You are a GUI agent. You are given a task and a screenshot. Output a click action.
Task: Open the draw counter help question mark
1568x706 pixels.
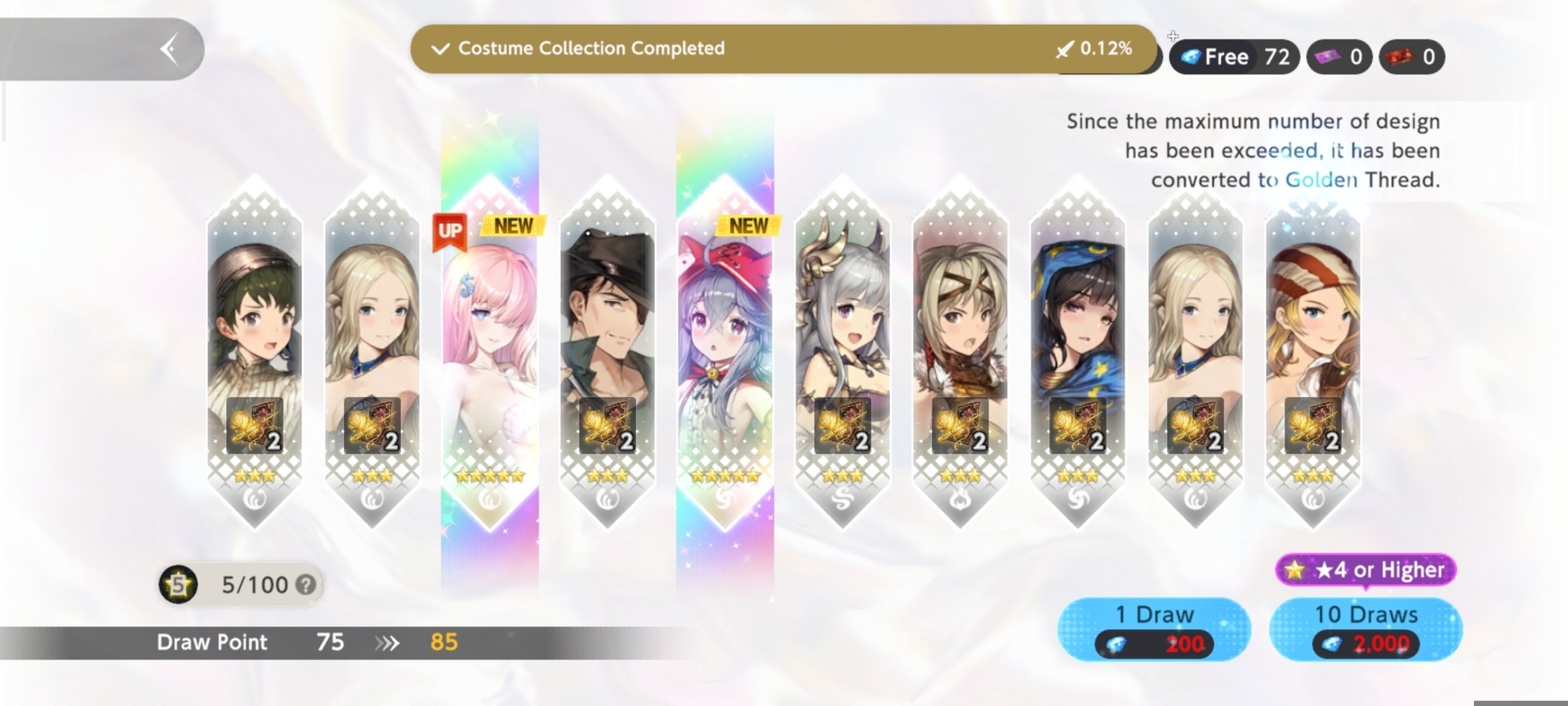pos(306,585)
